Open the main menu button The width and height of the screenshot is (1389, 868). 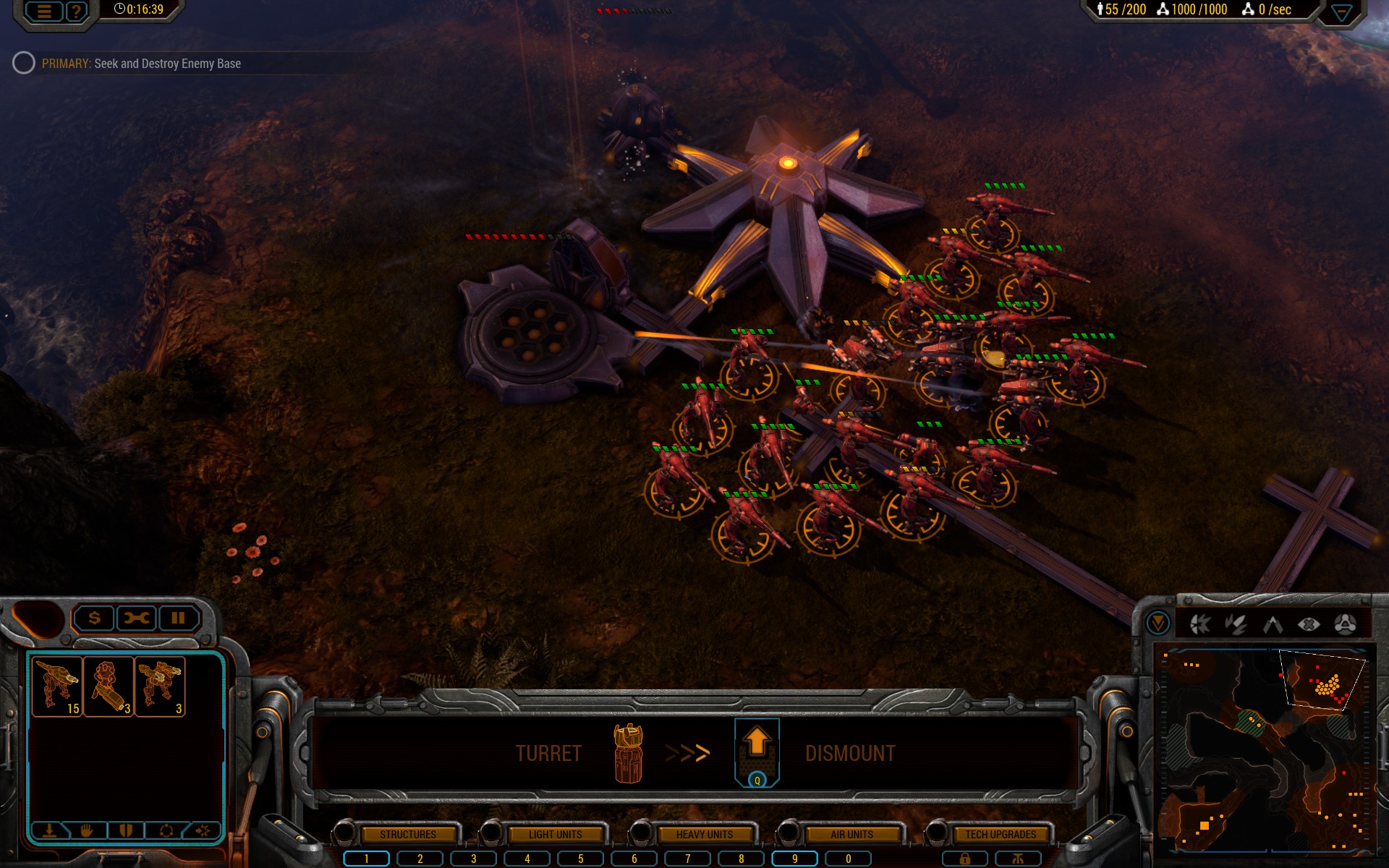pos(44,12)
